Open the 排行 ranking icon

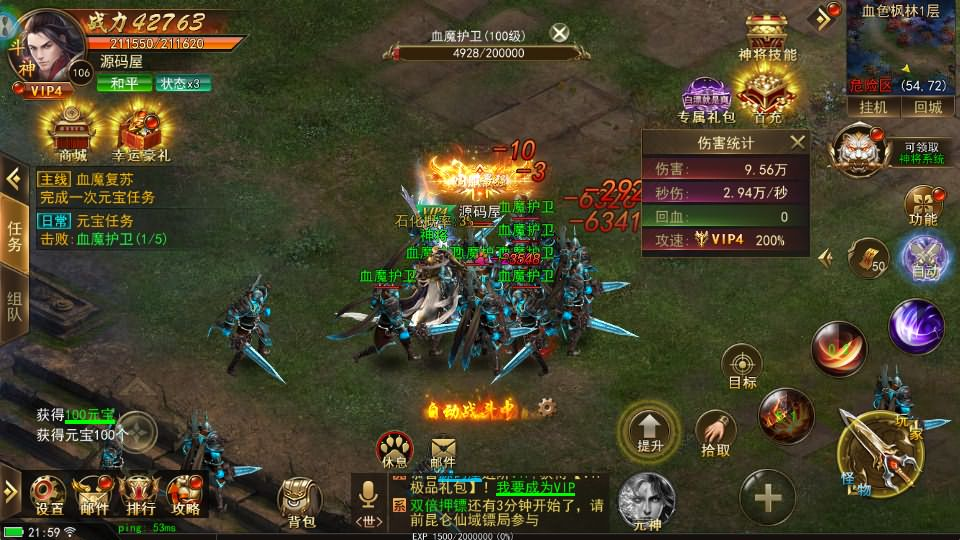tap(139, 494)
